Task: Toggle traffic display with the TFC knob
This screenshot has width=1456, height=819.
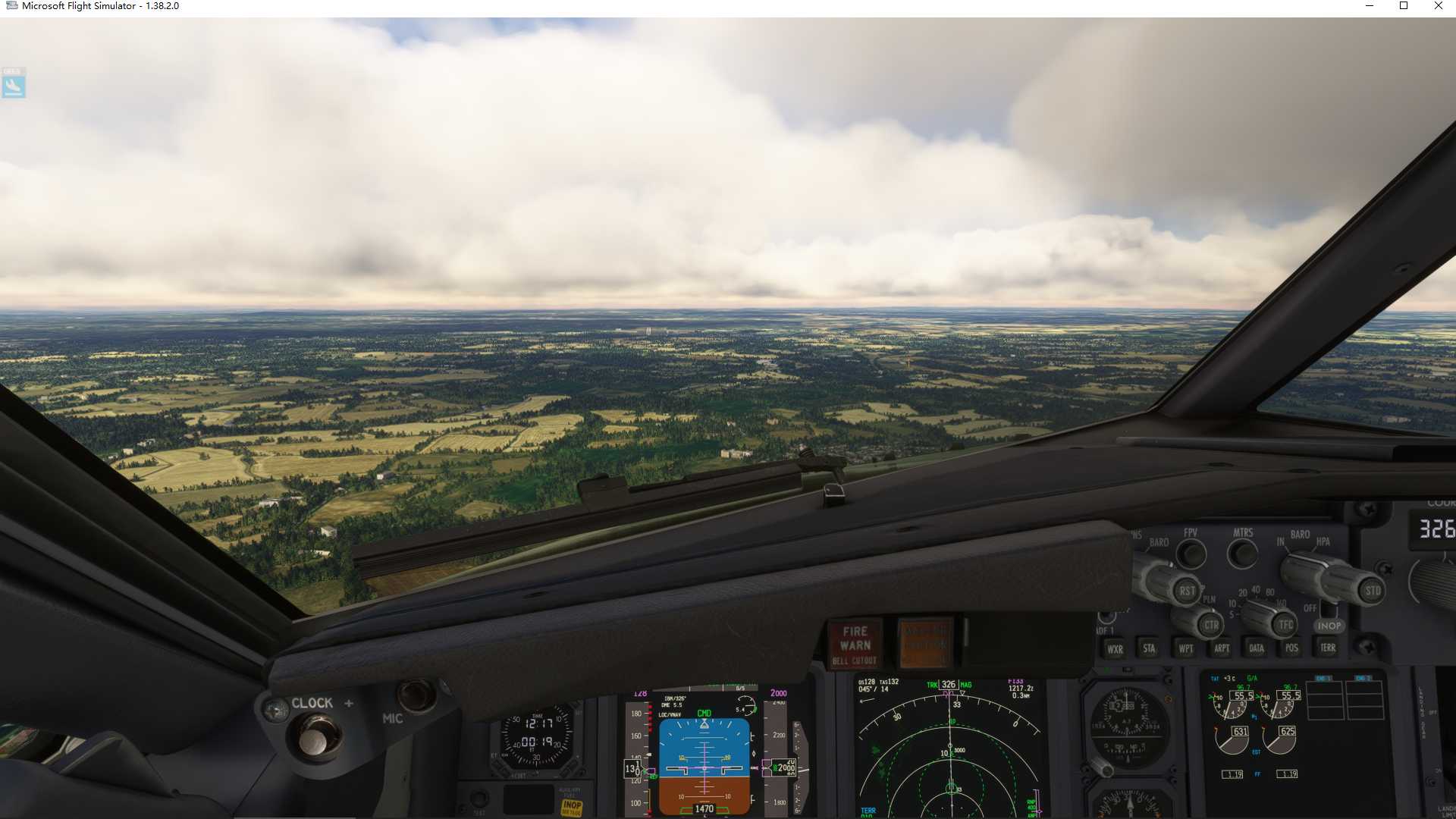Action: [1287, 625]
